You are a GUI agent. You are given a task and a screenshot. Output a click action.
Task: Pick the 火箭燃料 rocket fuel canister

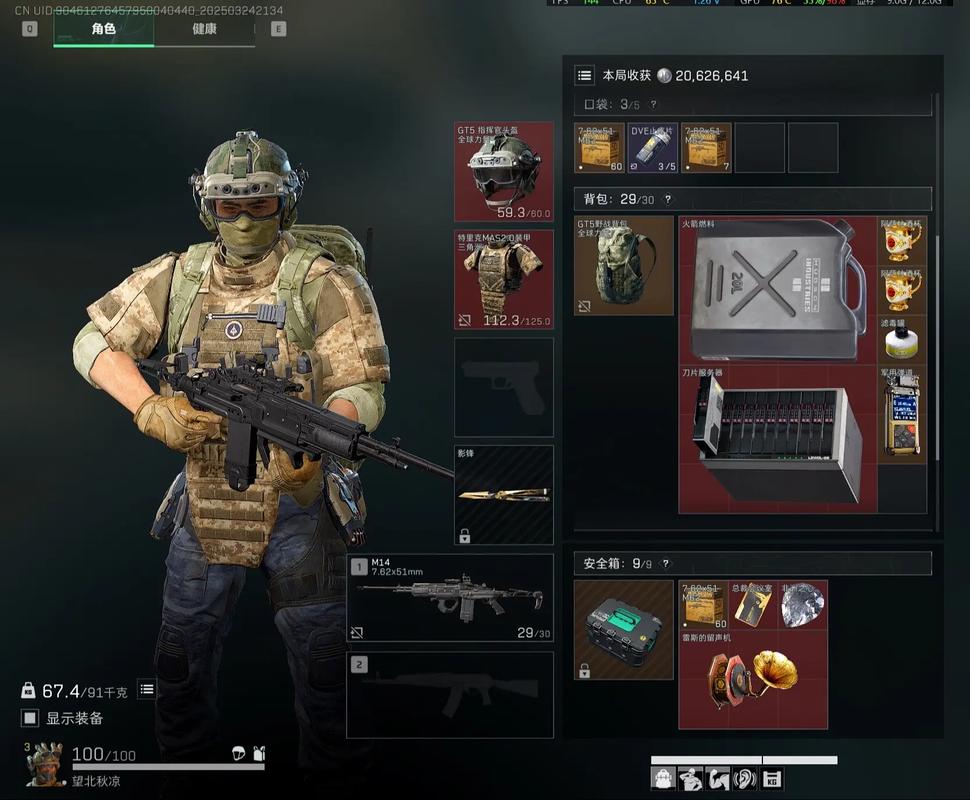777,290
